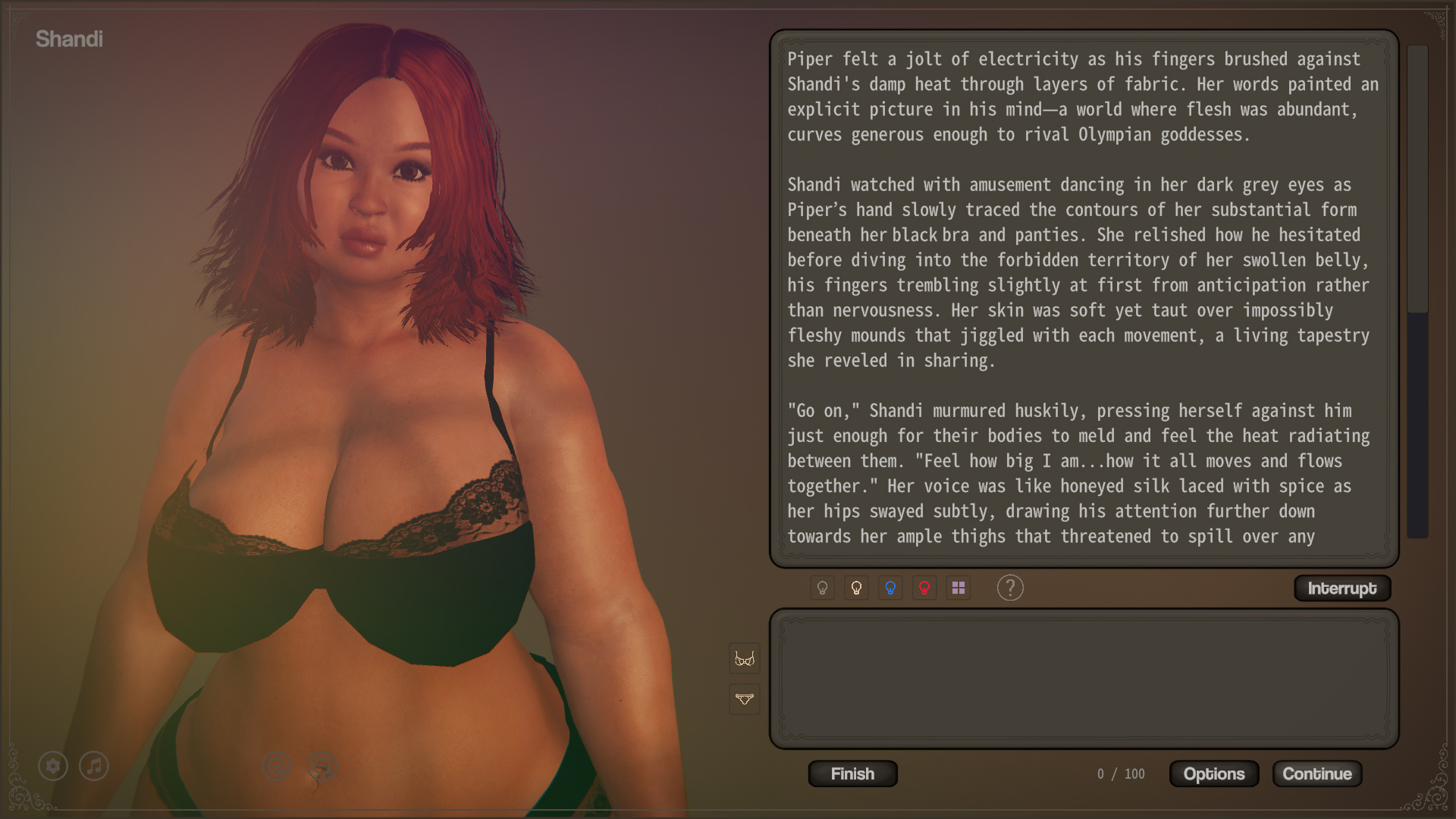
Task: Activate the blue lightbulb idea icon
Action: 890,588
